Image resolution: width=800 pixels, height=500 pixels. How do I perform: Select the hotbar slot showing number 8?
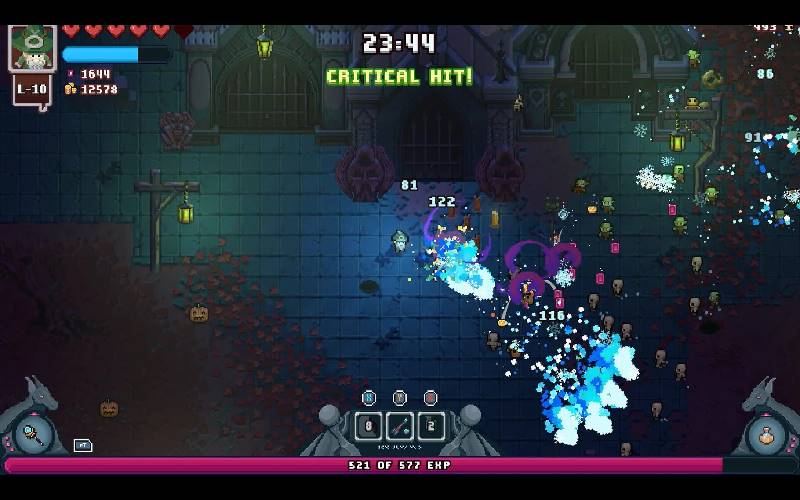(x=368, y=426)
